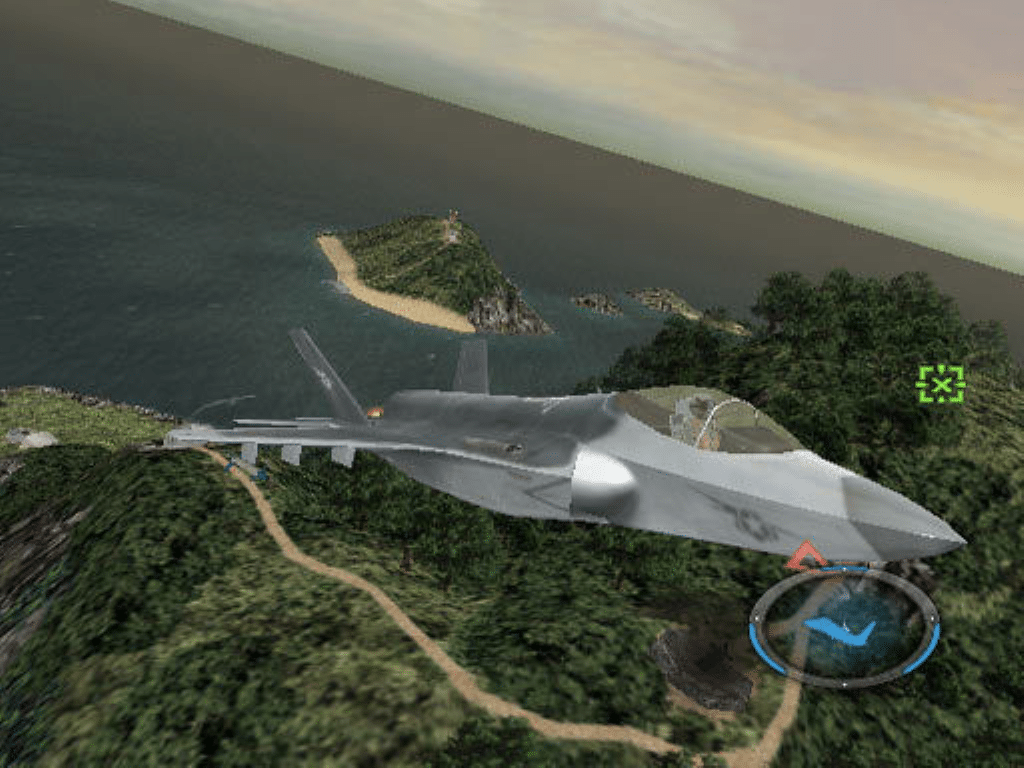
Task: Click the circular radar minimap
Action: pos(843,628)
